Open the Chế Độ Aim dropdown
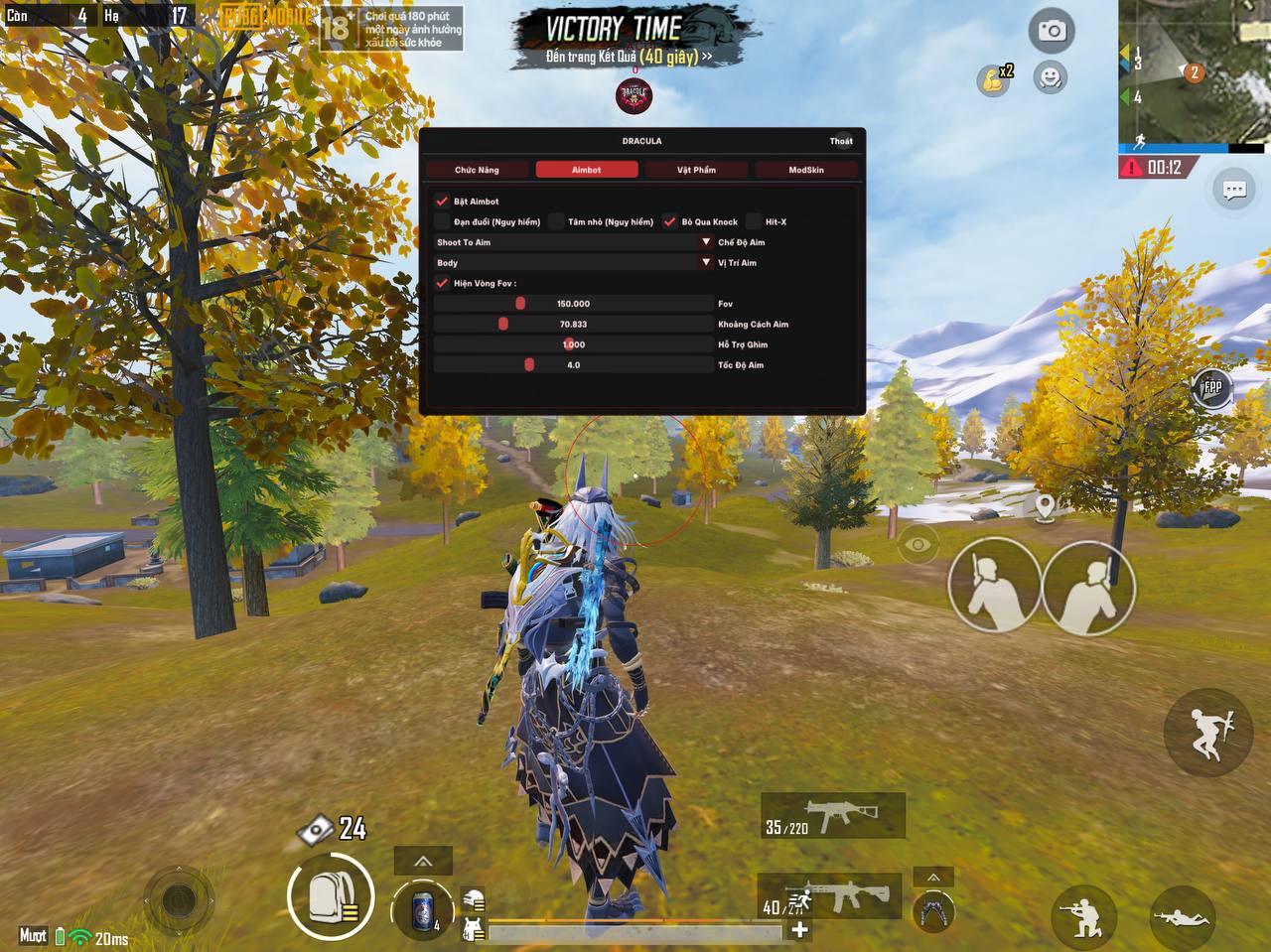This screenshot has height=952, width=1271. click(x=705, y=242)
